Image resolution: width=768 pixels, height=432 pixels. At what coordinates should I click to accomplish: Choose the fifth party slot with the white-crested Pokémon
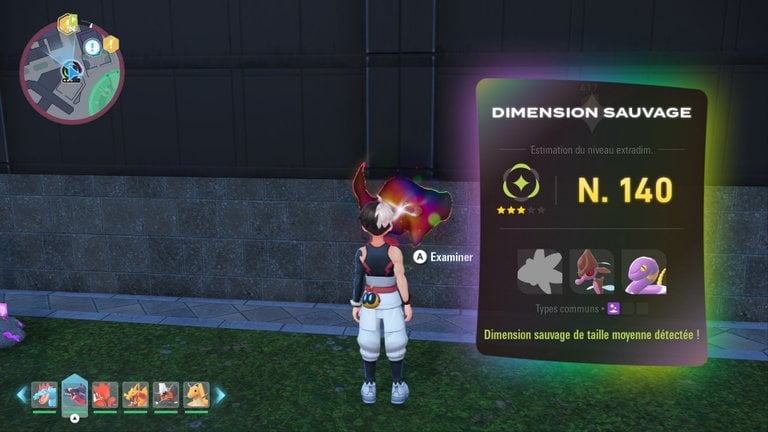[x=166, y=395]
